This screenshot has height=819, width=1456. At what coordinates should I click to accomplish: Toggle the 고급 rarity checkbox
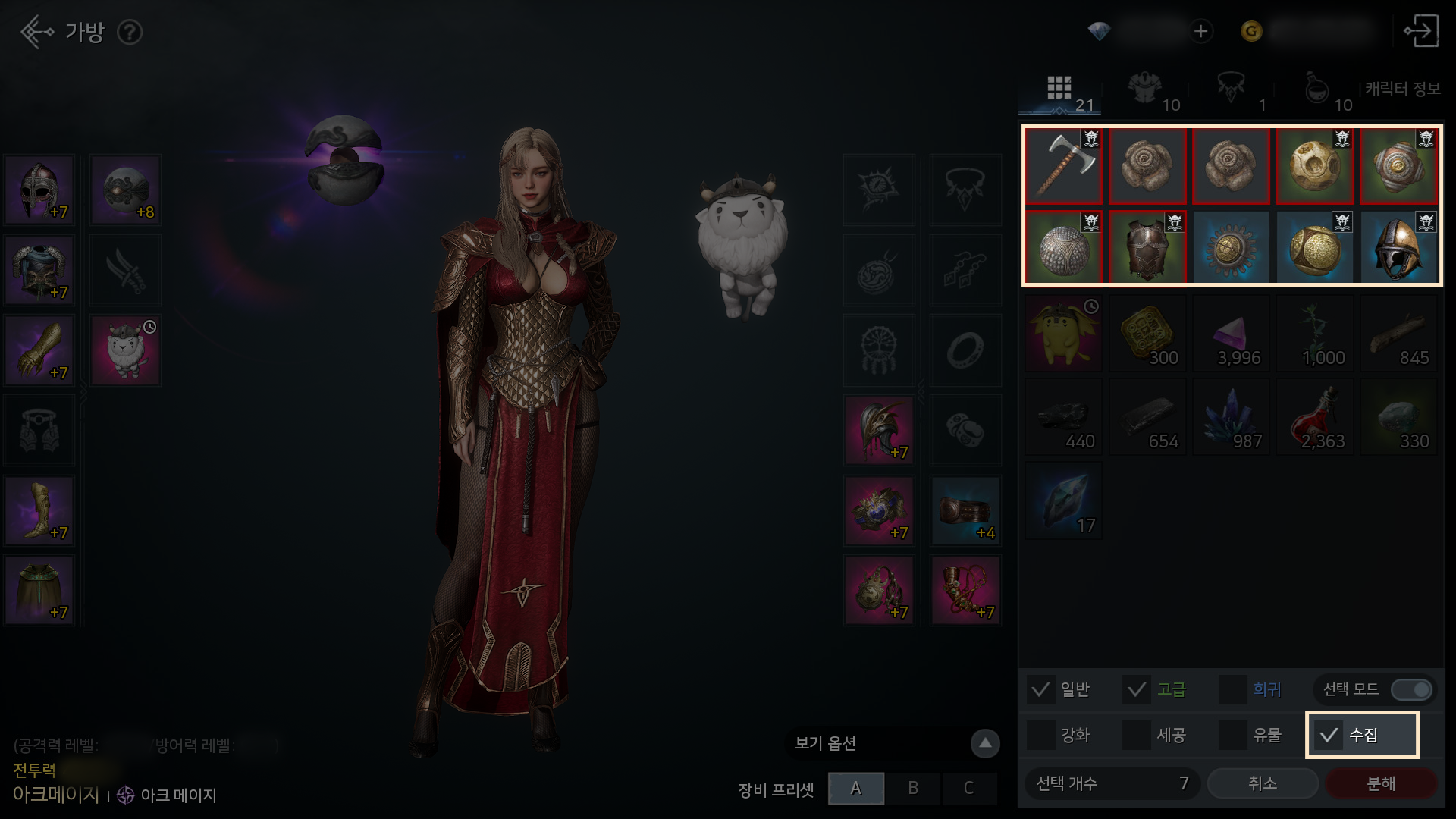click(x=1136, y=689)
